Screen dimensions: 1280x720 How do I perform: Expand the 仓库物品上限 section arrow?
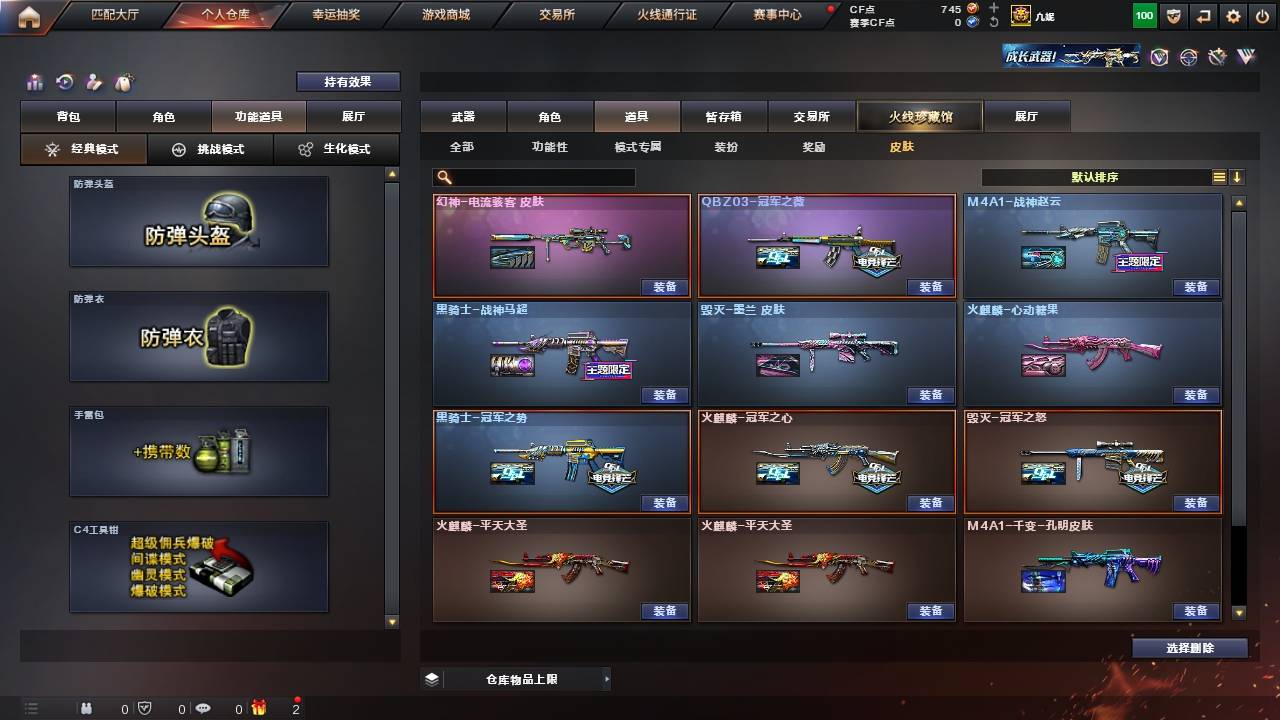tap(607, 678)
